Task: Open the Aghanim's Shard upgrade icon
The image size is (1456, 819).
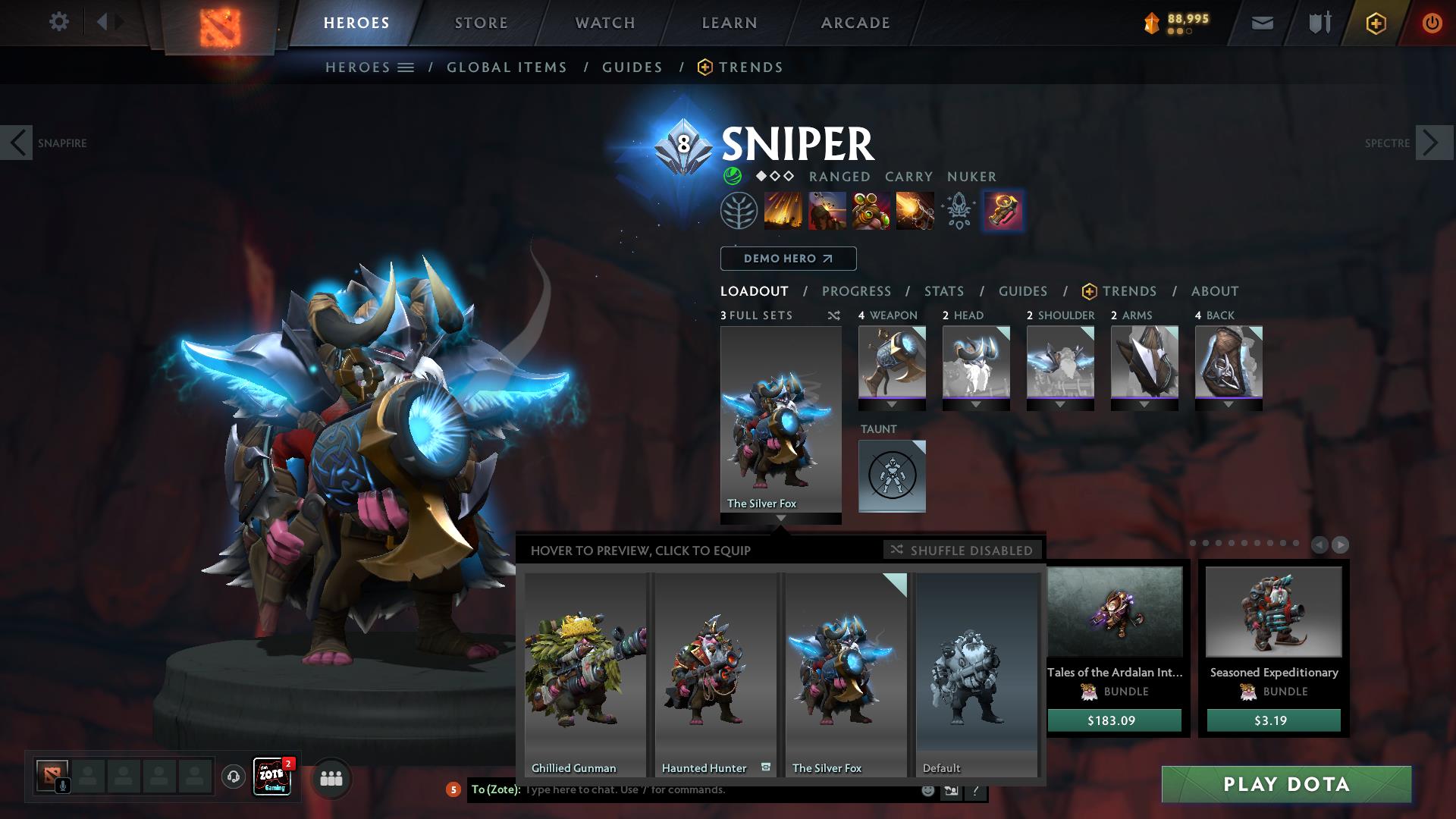Action: click(x=958, y=212)
